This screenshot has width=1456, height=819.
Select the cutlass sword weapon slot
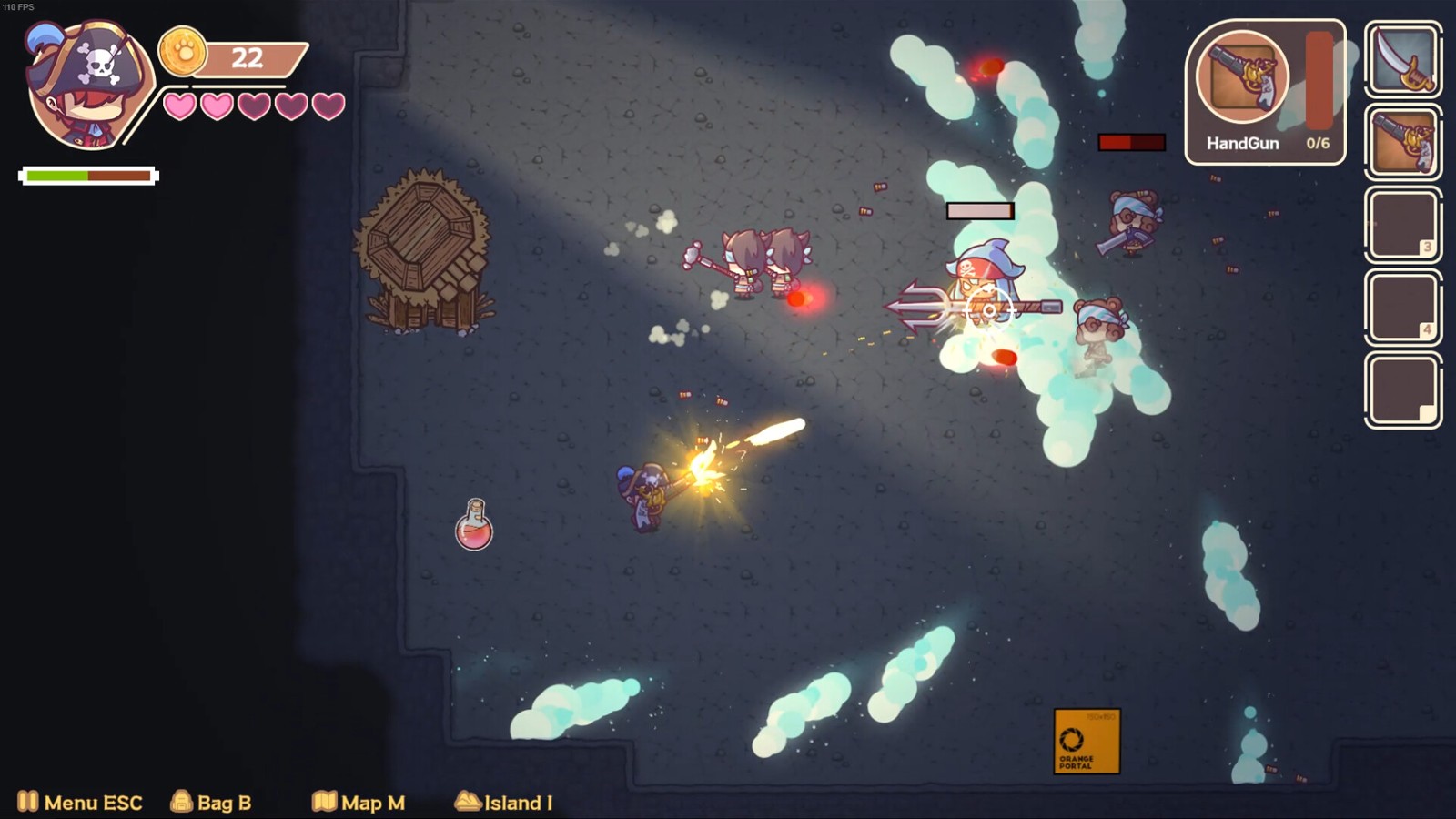click(x=1402, y=59)
